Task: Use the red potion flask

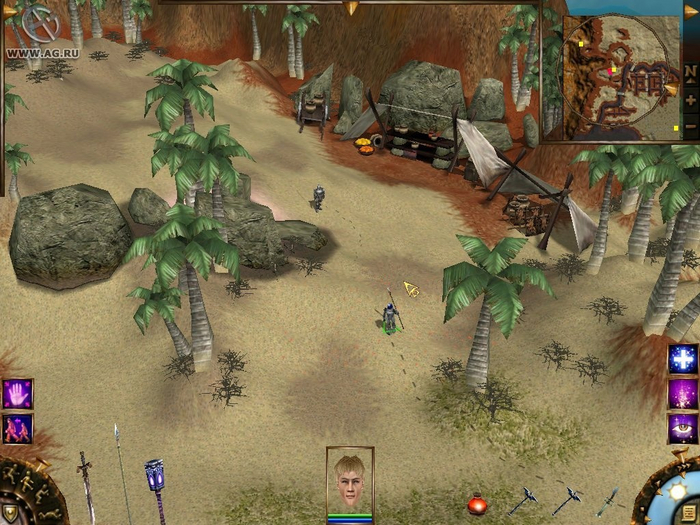Action: pos(477,505)
